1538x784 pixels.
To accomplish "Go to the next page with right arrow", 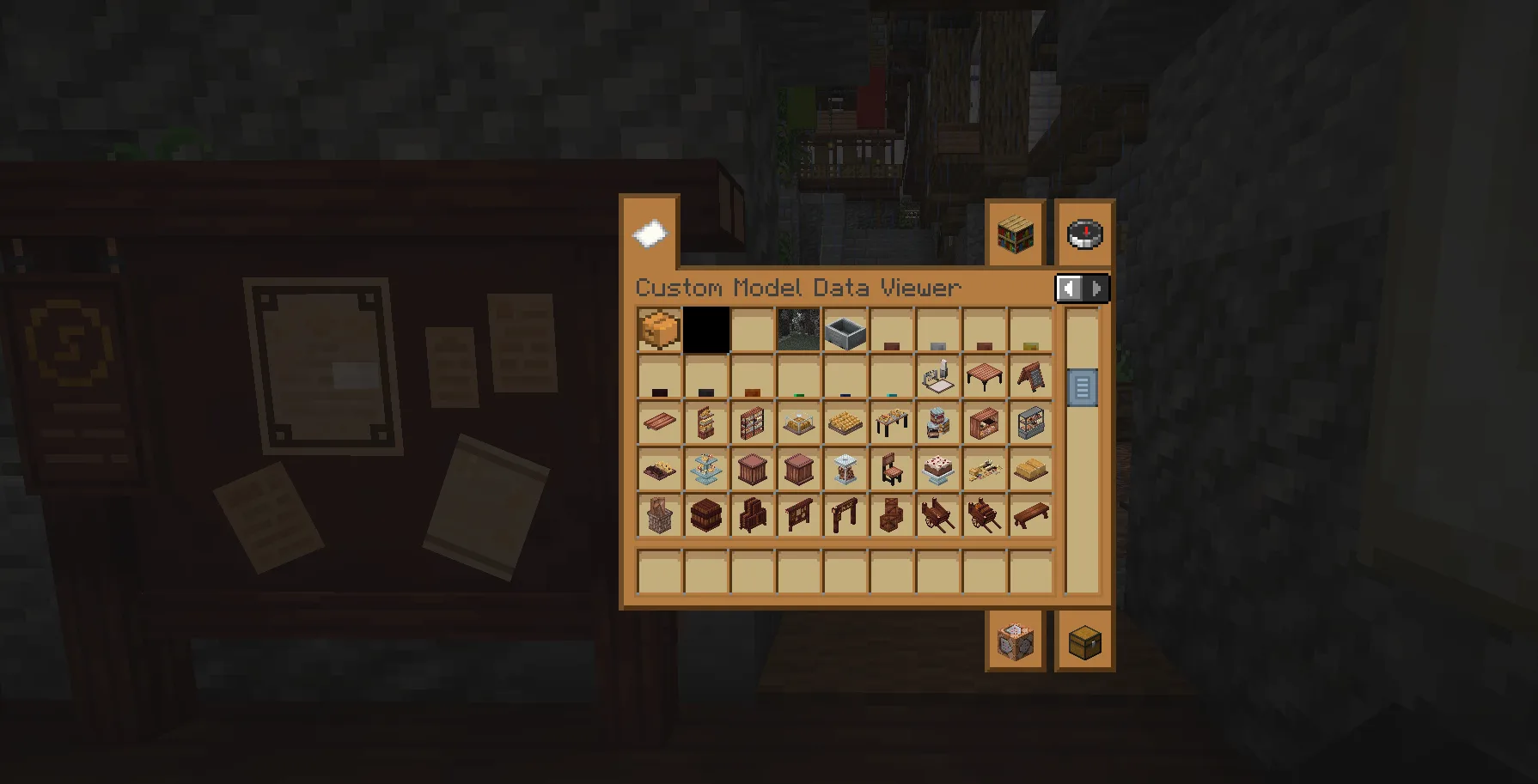I will click(x=1096, y=289).
